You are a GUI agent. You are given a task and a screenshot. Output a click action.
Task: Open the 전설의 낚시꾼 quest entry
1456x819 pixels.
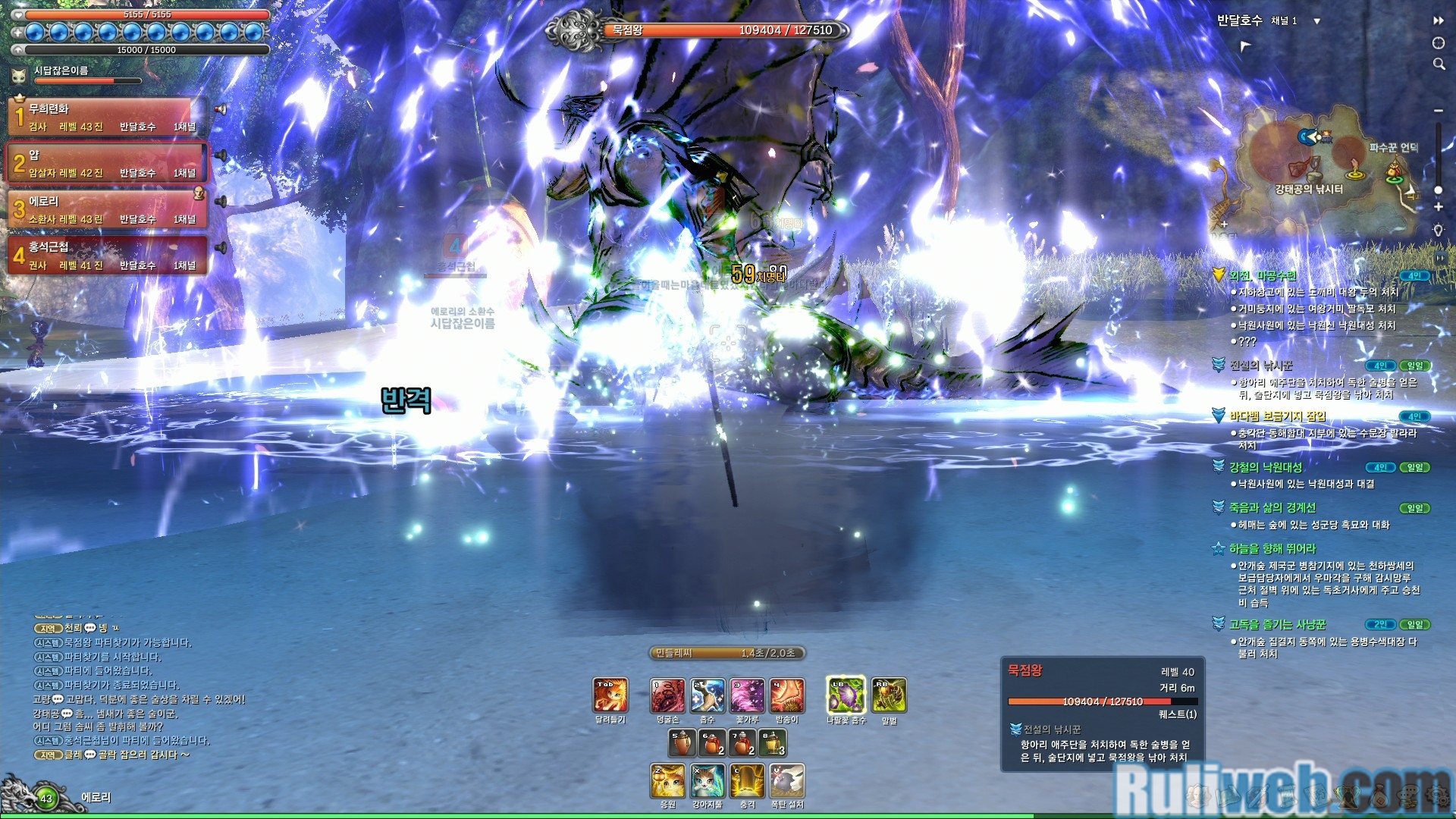coord(1260,366)
